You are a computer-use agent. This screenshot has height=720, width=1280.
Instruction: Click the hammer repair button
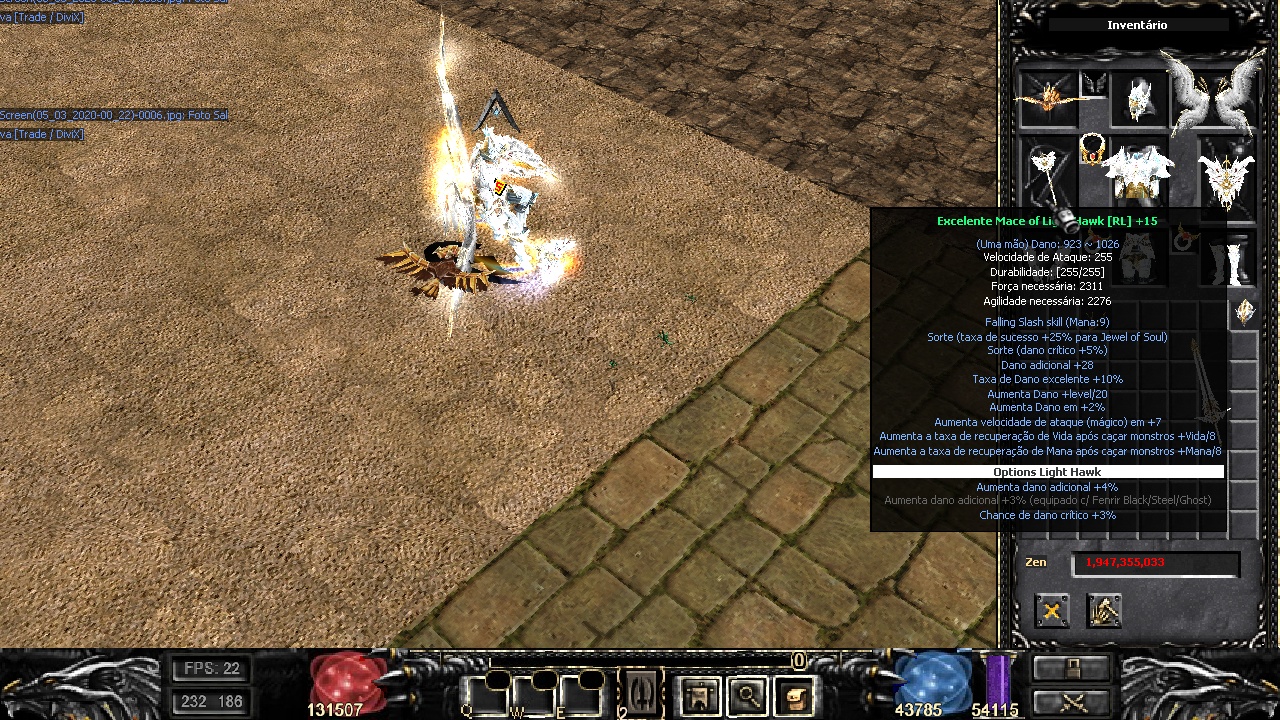pyautogui.click(x=1104, y=611)
